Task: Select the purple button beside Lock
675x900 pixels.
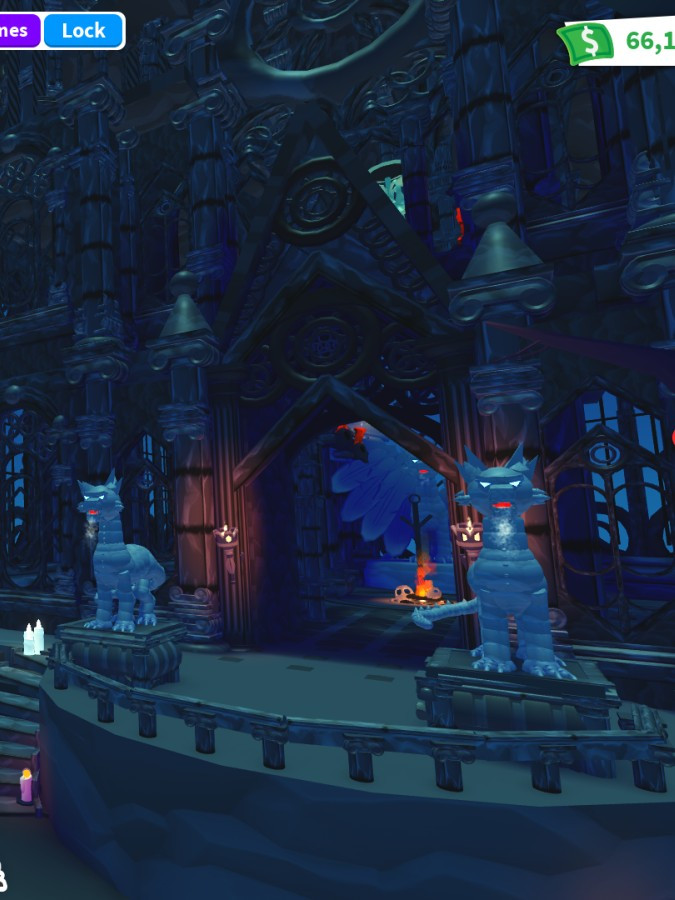Action: tap(17, 30)
